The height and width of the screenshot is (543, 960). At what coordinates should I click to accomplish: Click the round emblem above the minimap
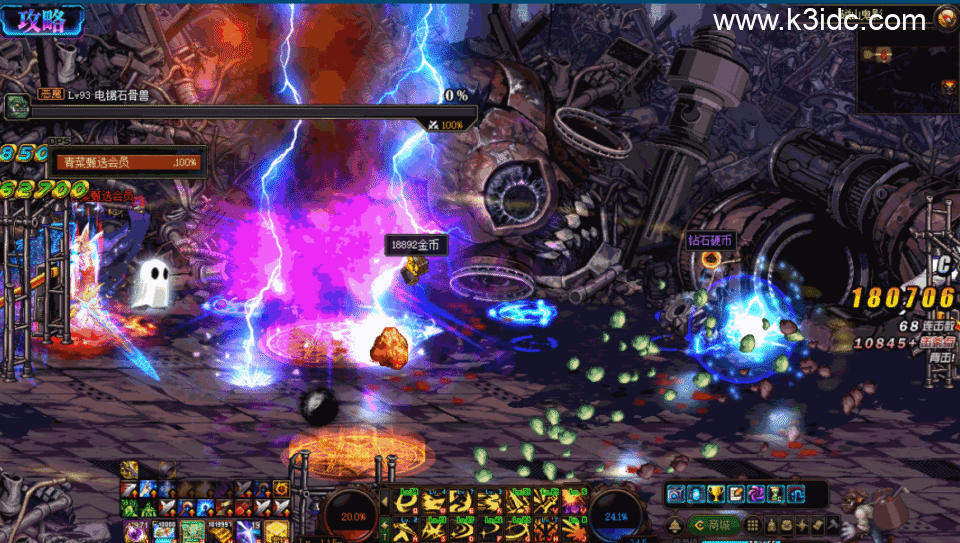945,15
